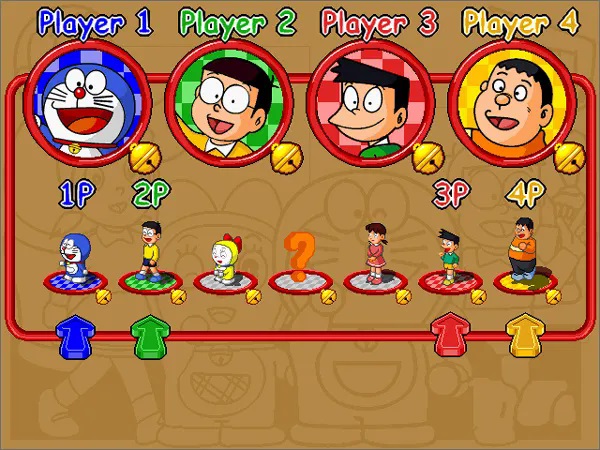Click the green Player 2 arrow cursor
Screen dimensions: 600x450
click(149, 335)
